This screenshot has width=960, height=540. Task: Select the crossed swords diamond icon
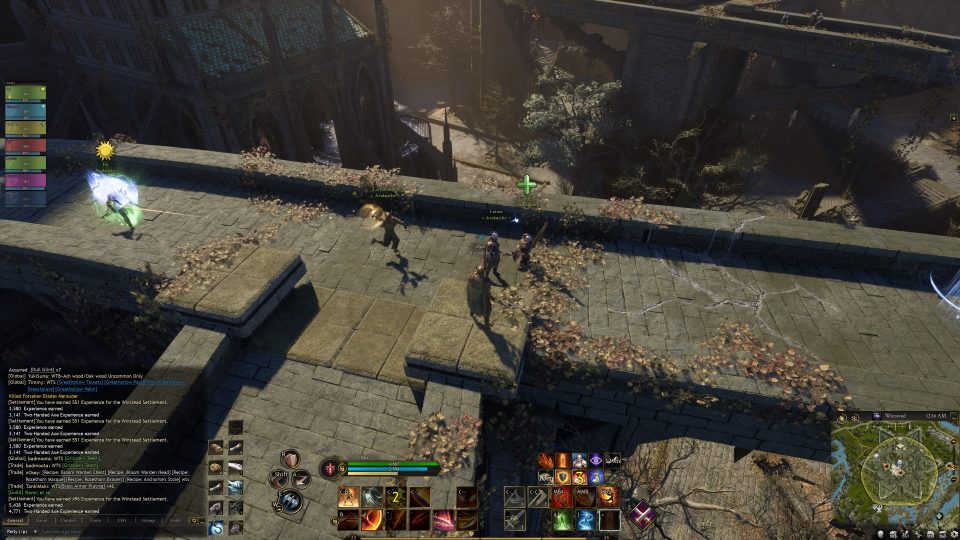[641, 515]
